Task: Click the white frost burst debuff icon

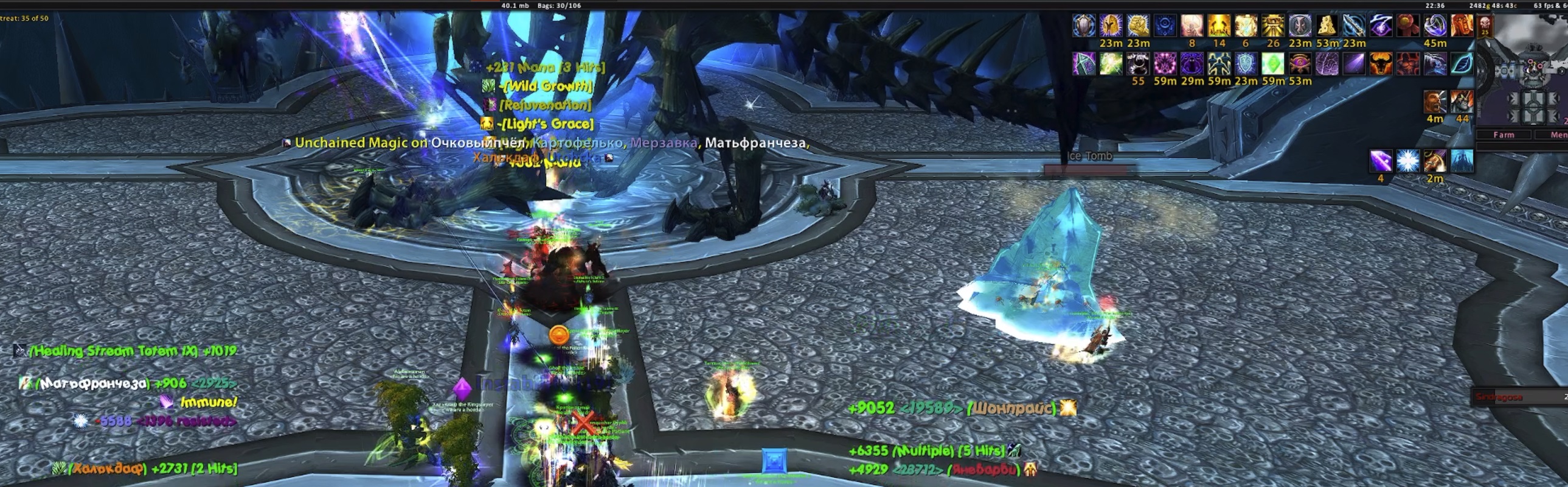Action: coord(1407,162)
